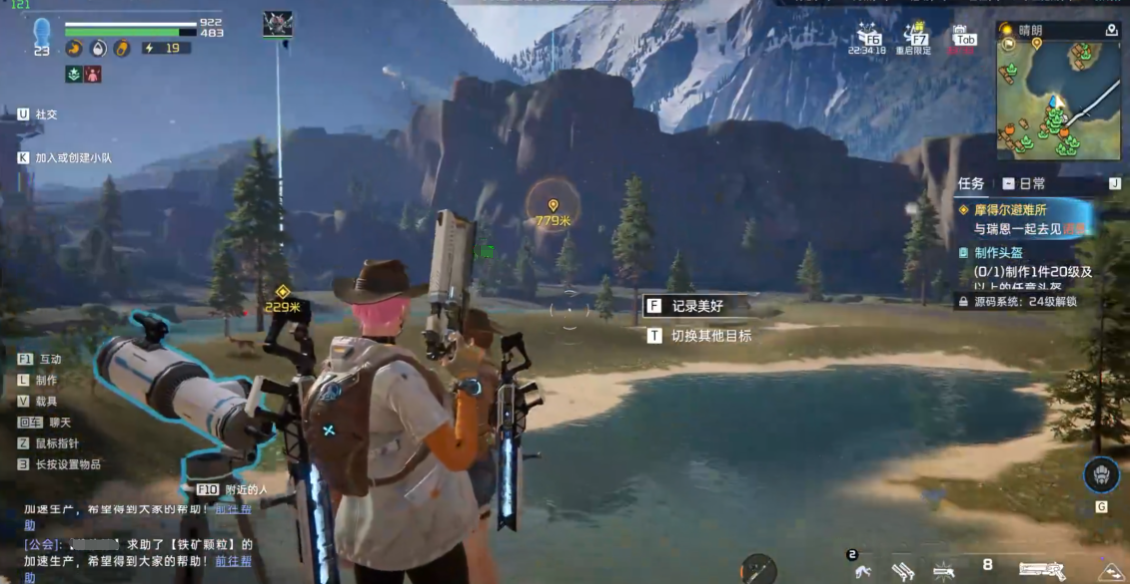Select the melee weapon round slot
Screen dimensions: 1130x584
(759, 570)
